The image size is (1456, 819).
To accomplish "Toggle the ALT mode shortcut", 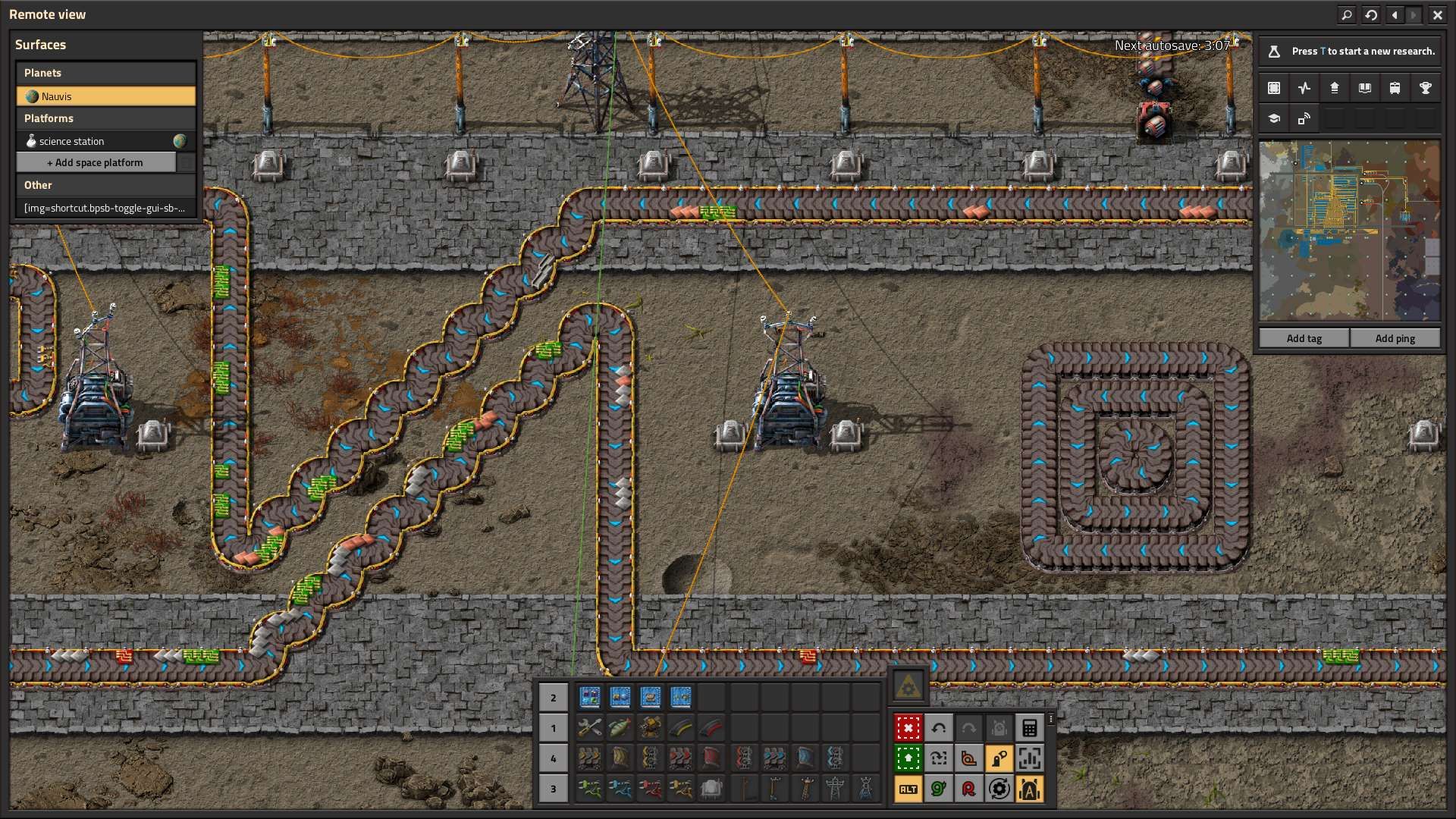I will pos(908,789).
